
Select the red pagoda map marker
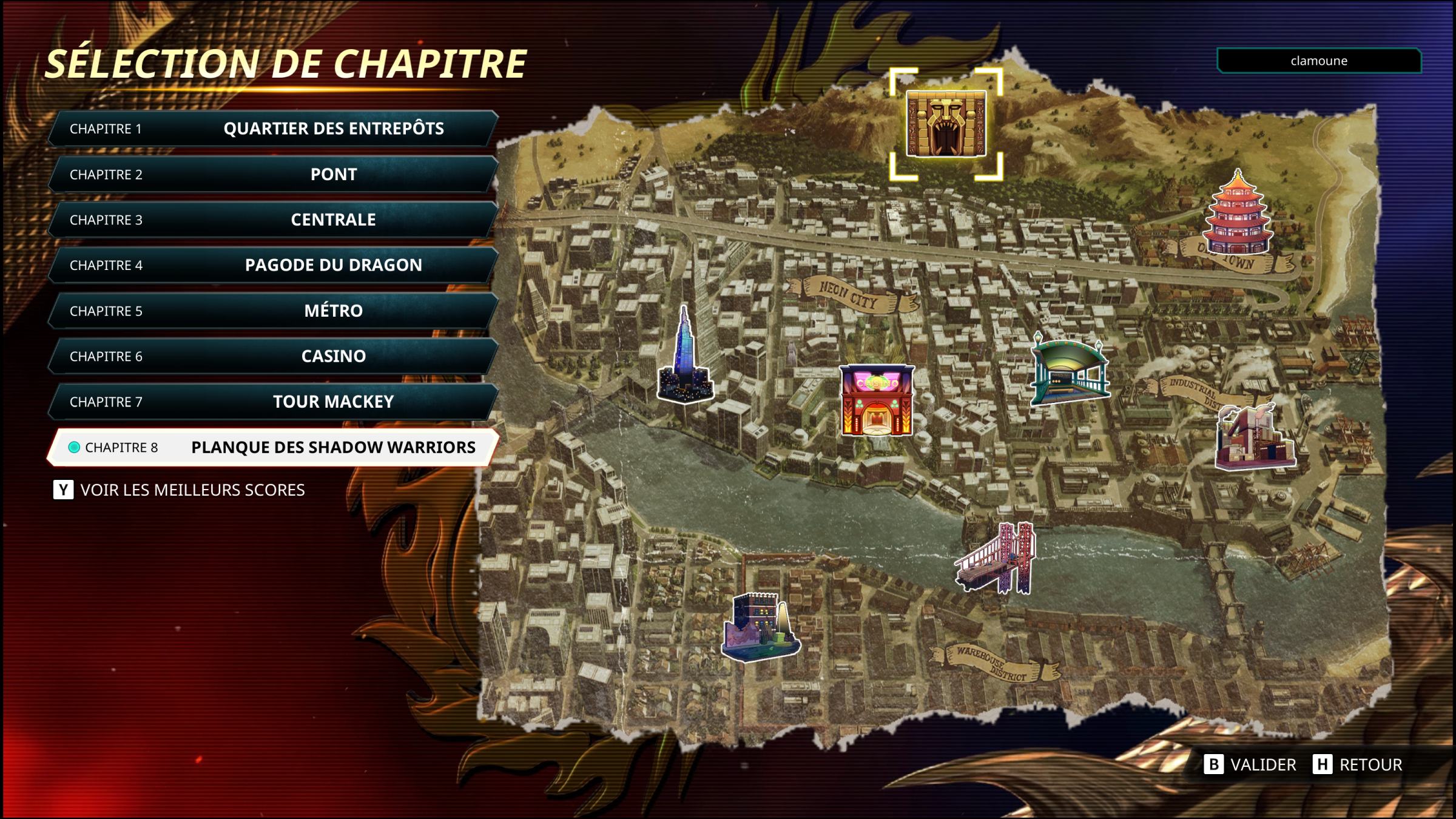(x=1237, y=214)
